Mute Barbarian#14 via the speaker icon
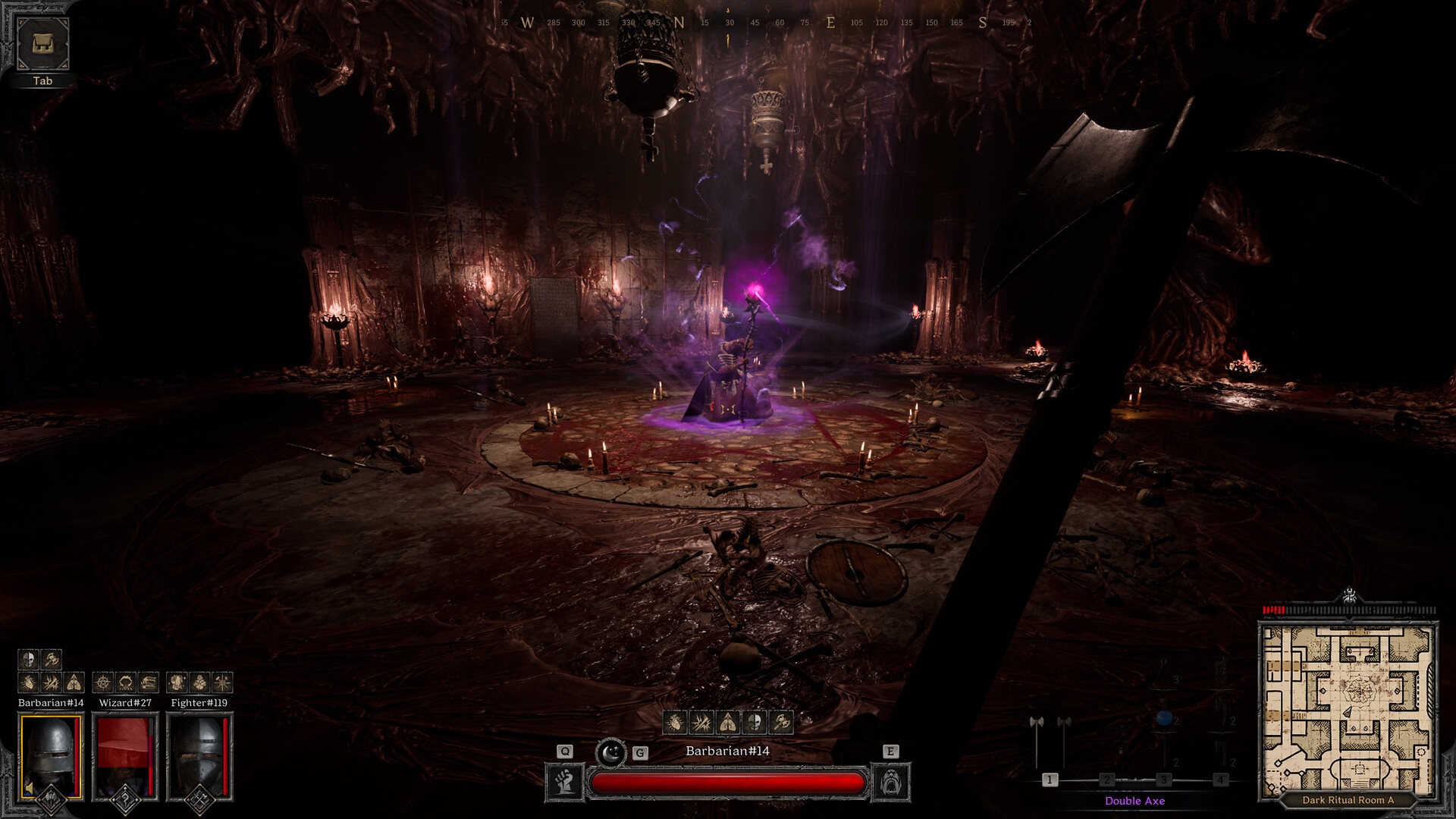The height and width of the screenshot is (819, 1456). click(x=29, y=787)
